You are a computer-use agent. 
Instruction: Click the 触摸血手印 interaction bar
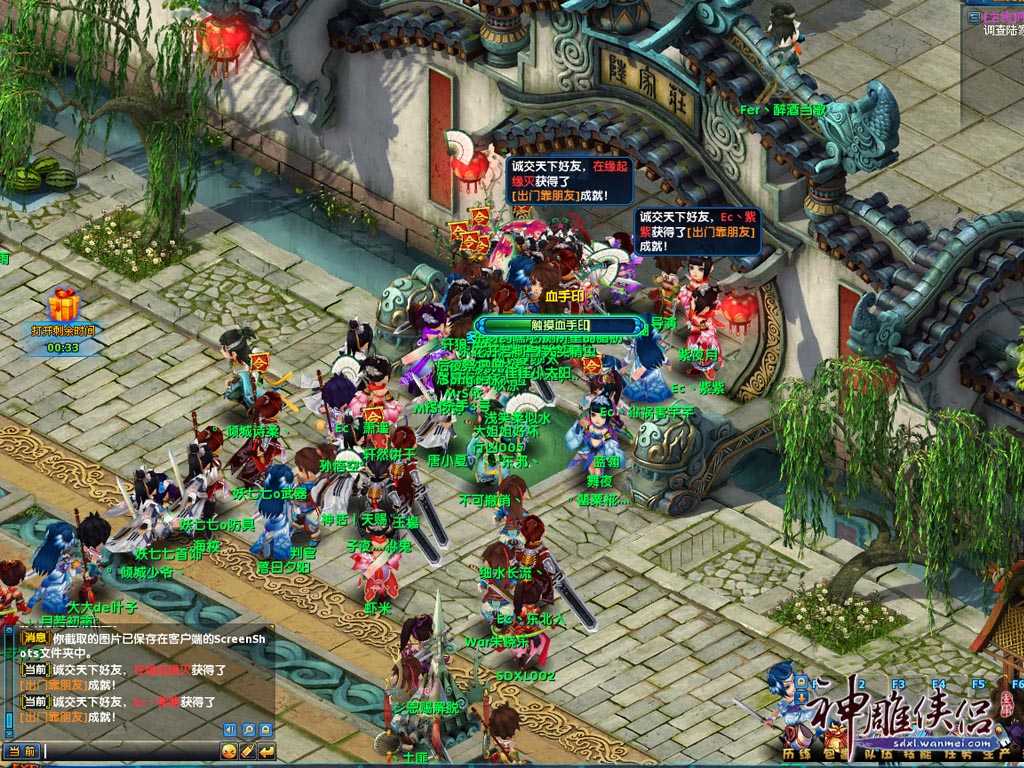click(x=558, y=326)
